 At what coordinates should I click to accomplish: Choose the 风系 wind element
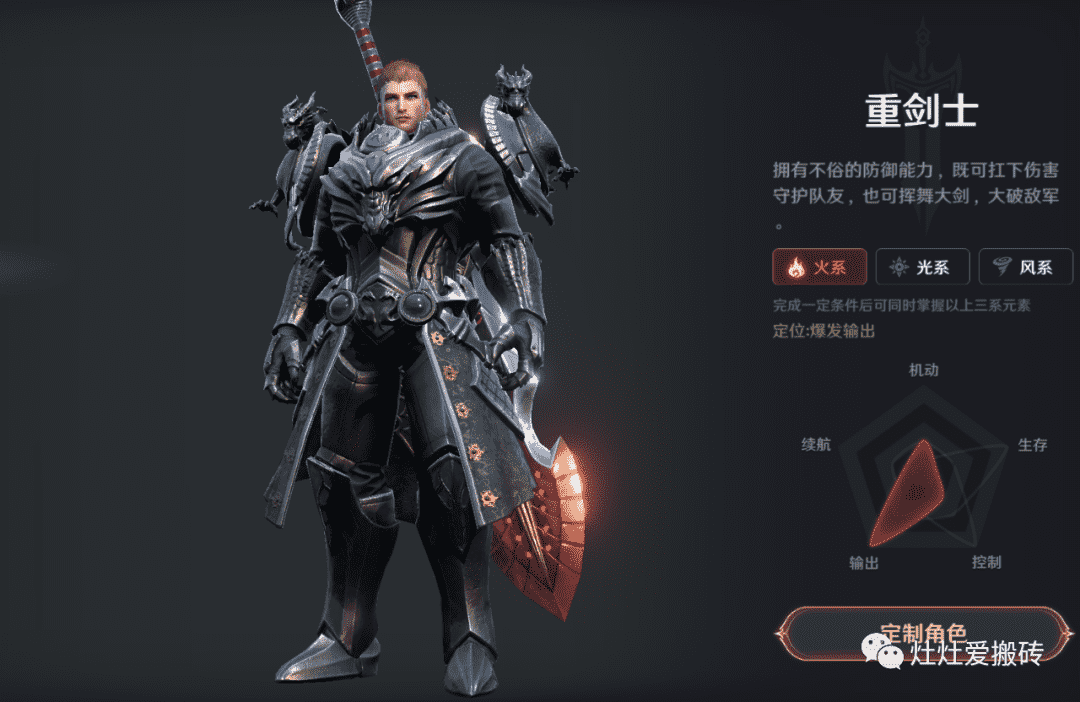(x=1024, y=267)
